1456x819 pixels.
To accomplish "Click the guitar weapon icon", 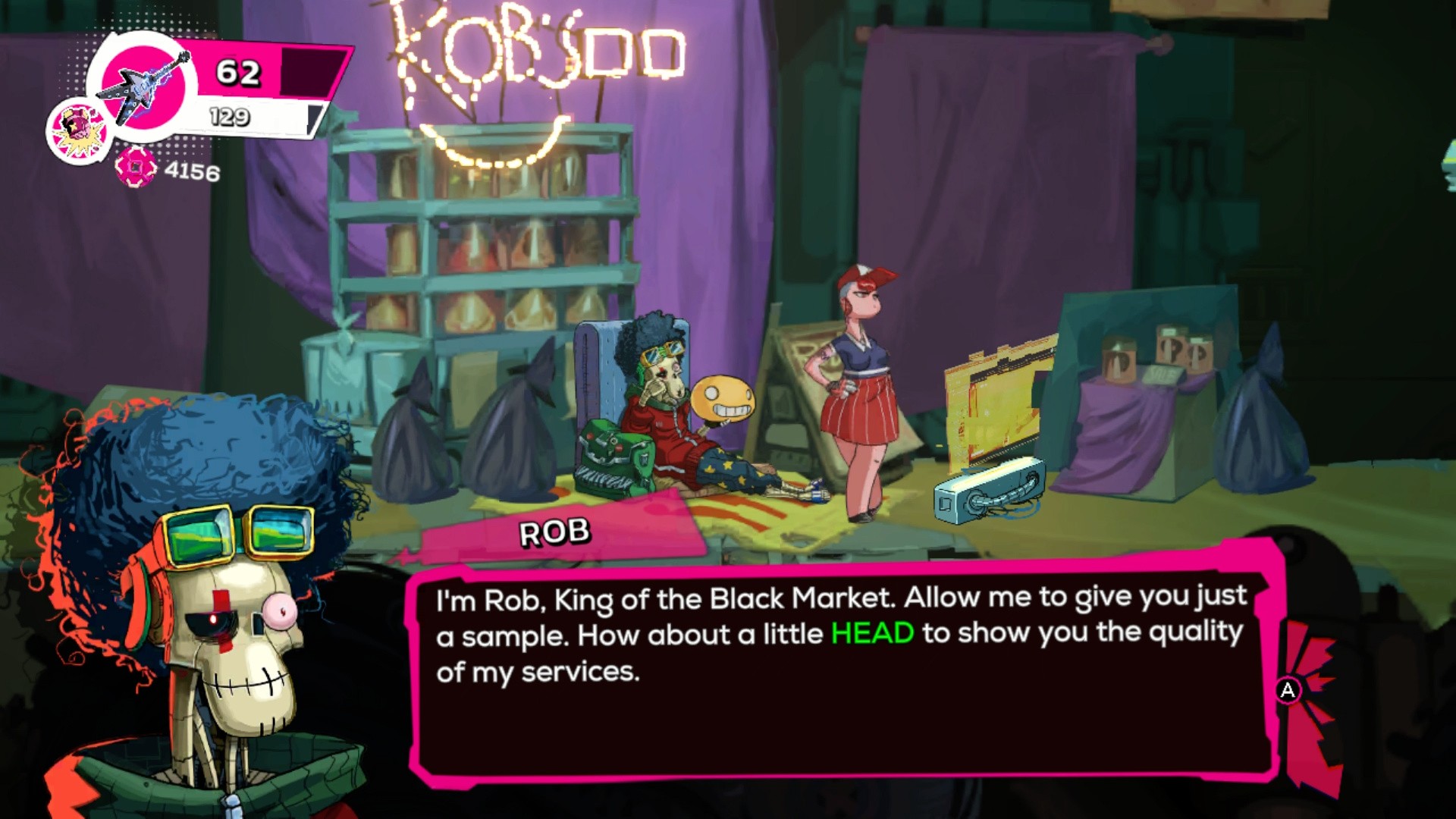I will (144, 86).
